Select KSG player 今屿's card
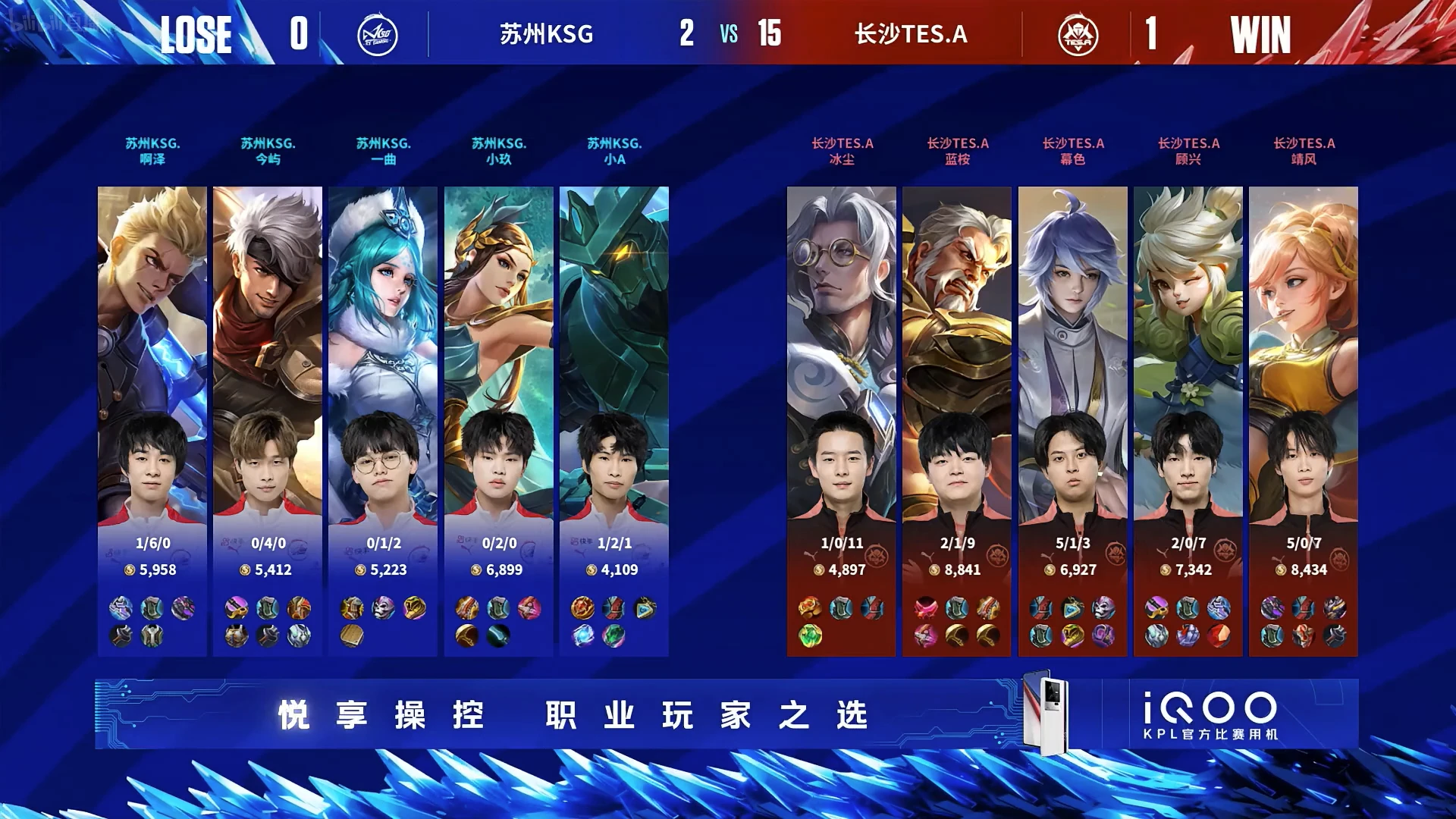 267,421
